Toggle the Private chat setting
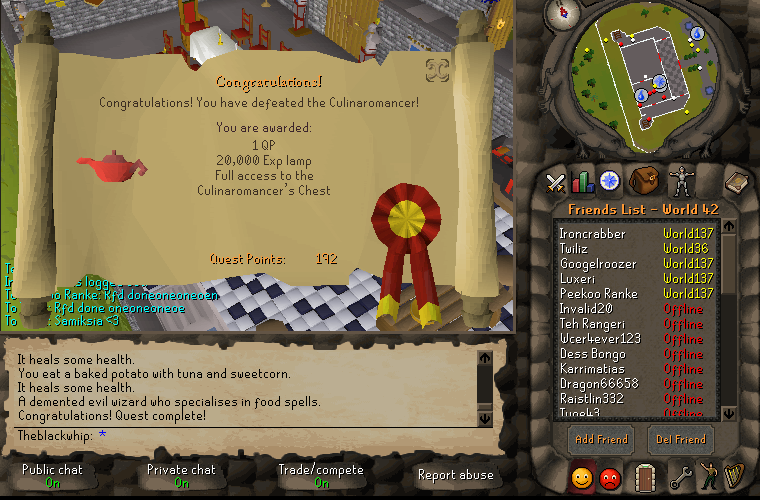The width and height of the screenshot is (760, 500). (181, 475)
